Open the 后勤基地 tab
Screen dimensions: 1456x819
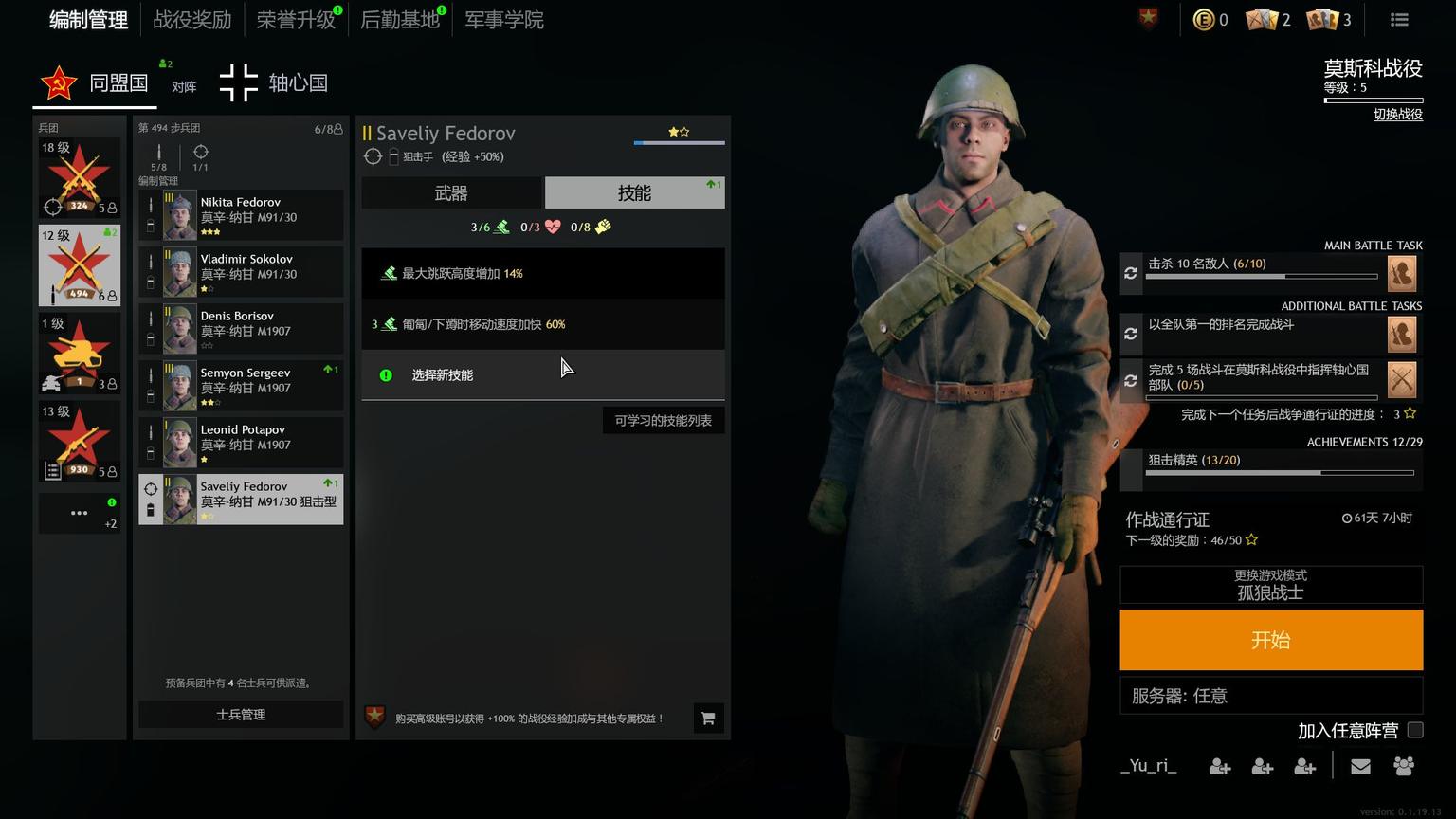400,20
